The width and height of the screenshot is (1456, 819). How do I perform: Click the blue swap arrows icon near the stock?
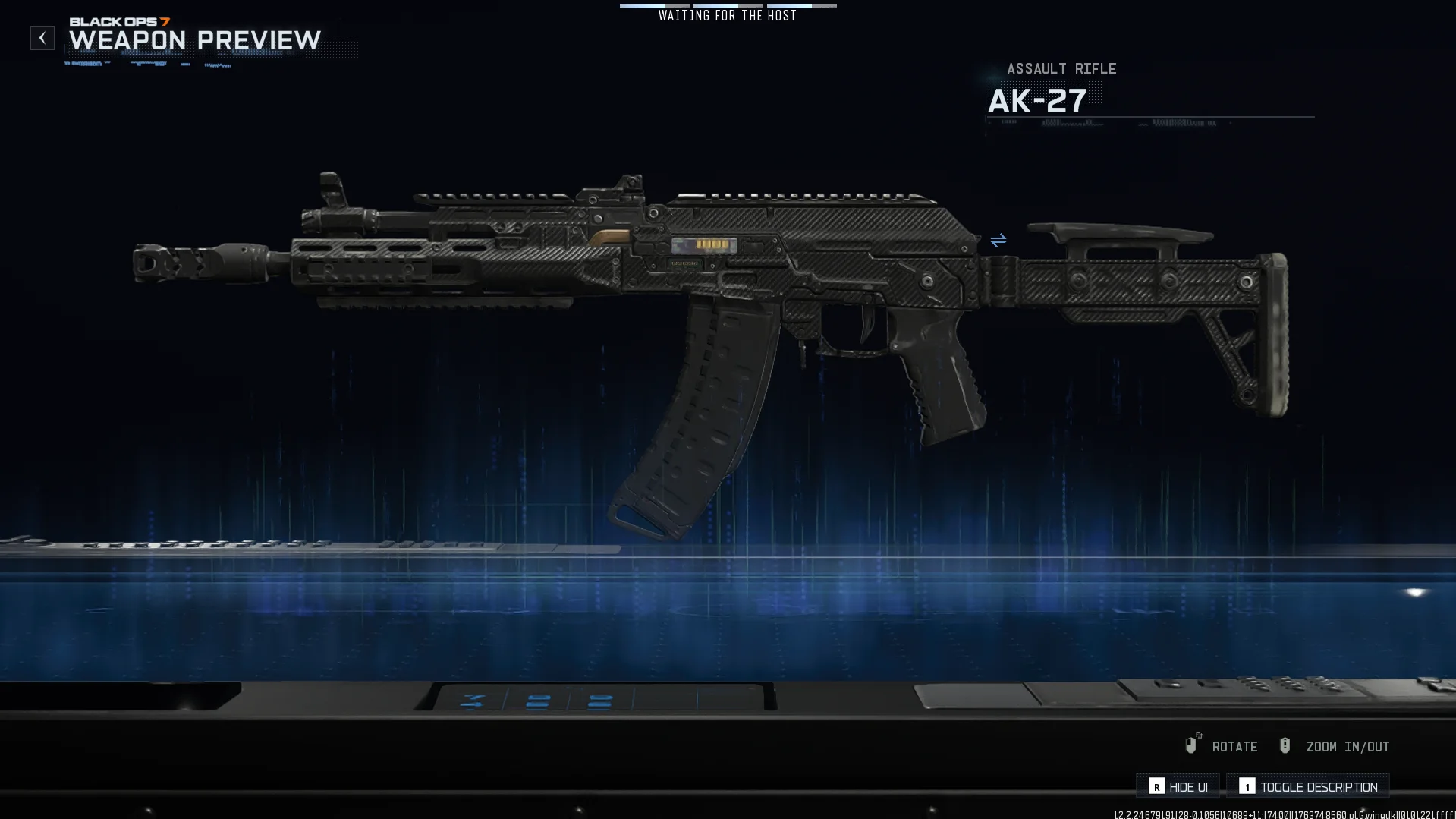998,241
